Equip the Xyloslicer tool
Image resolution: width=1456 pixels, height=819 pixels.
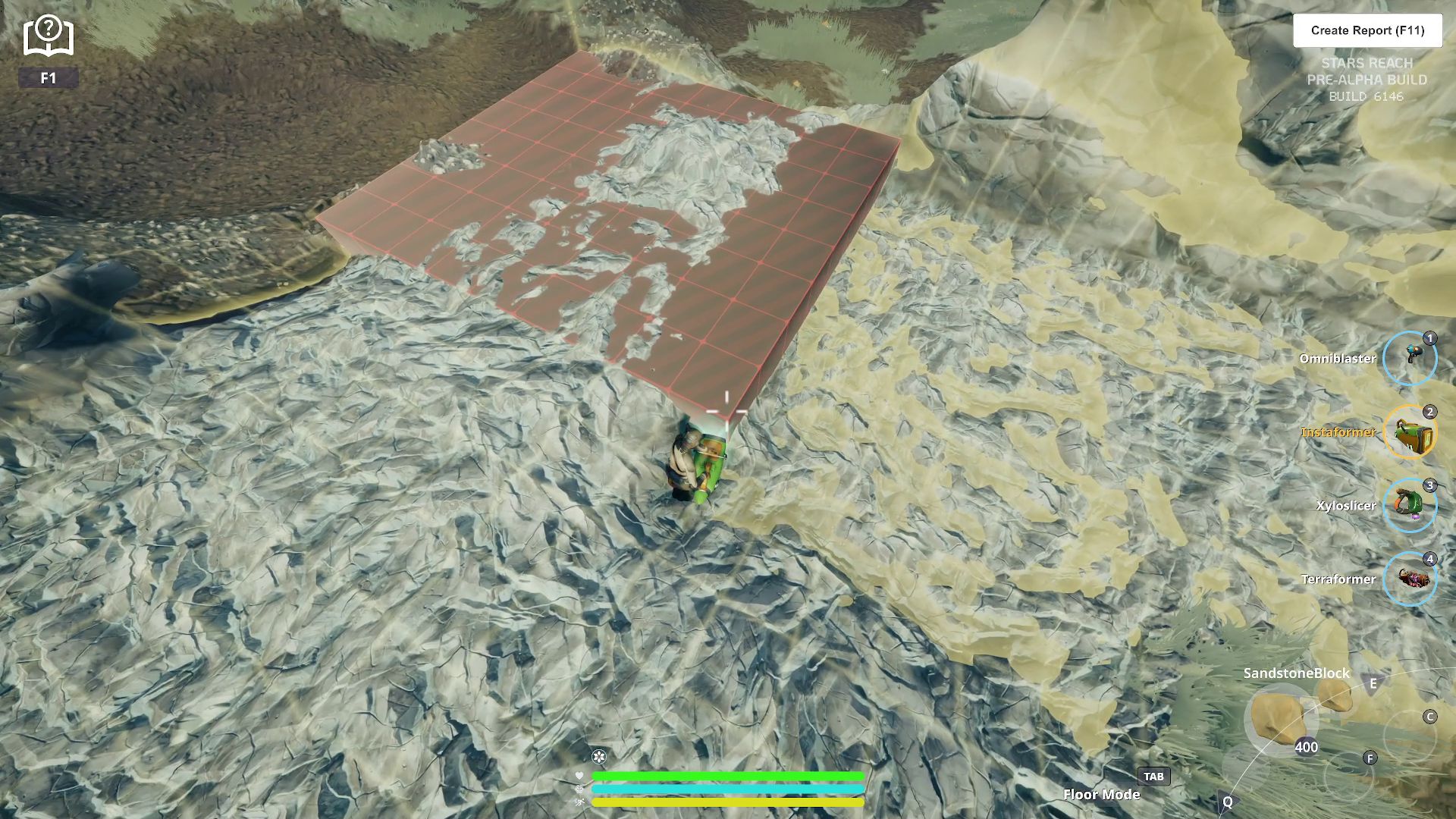[1410, 505]
